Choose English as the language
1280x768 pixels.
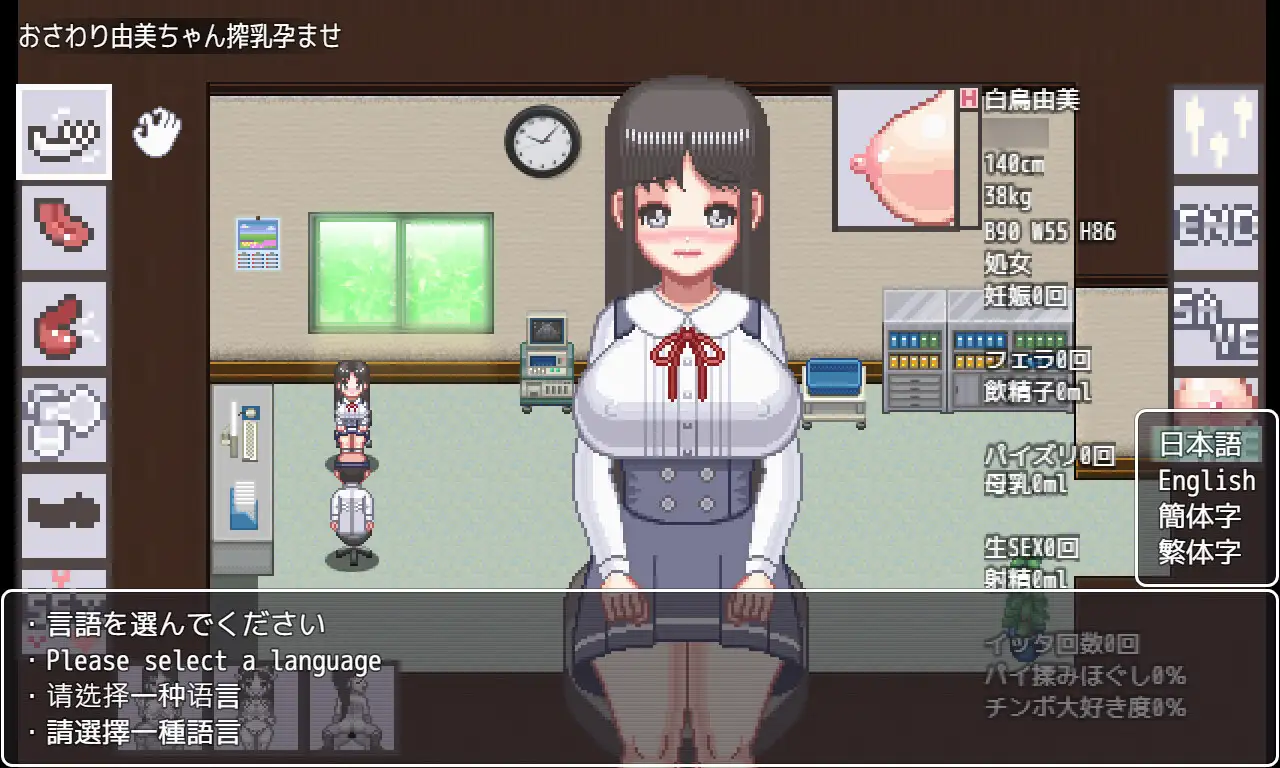[x=1206, y=481]
